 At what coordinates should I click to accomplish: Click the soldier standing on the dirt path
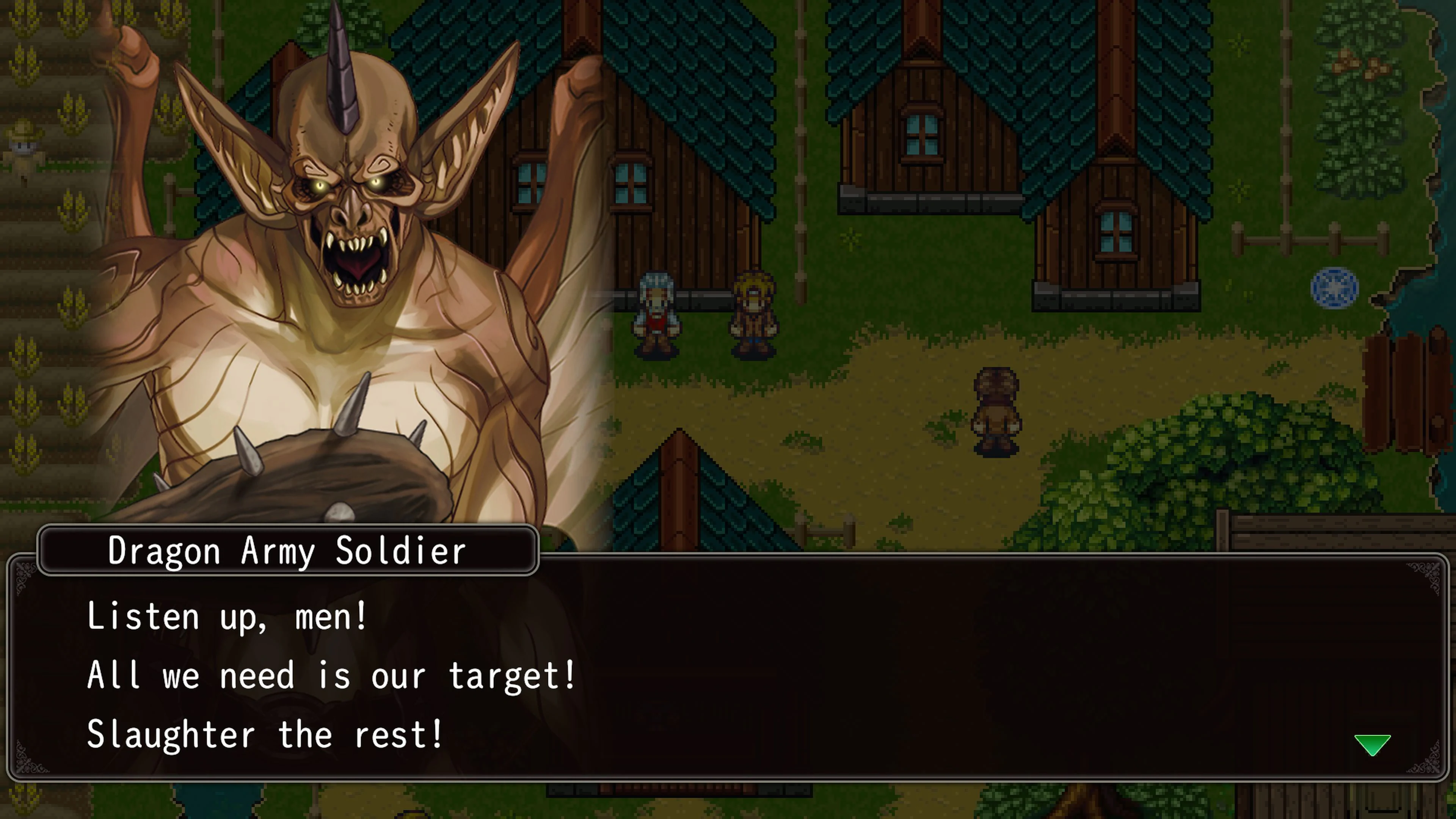coord(998,413)
